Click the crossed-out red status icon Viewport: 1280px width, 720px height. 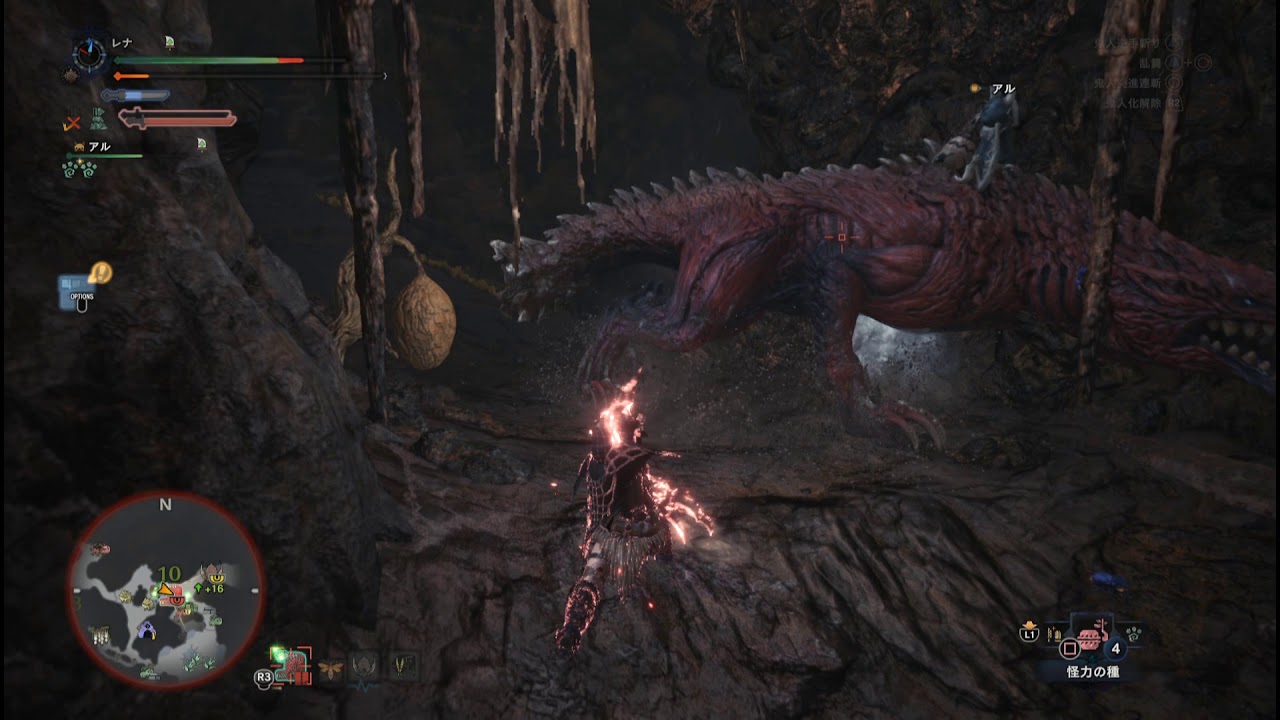71,123
